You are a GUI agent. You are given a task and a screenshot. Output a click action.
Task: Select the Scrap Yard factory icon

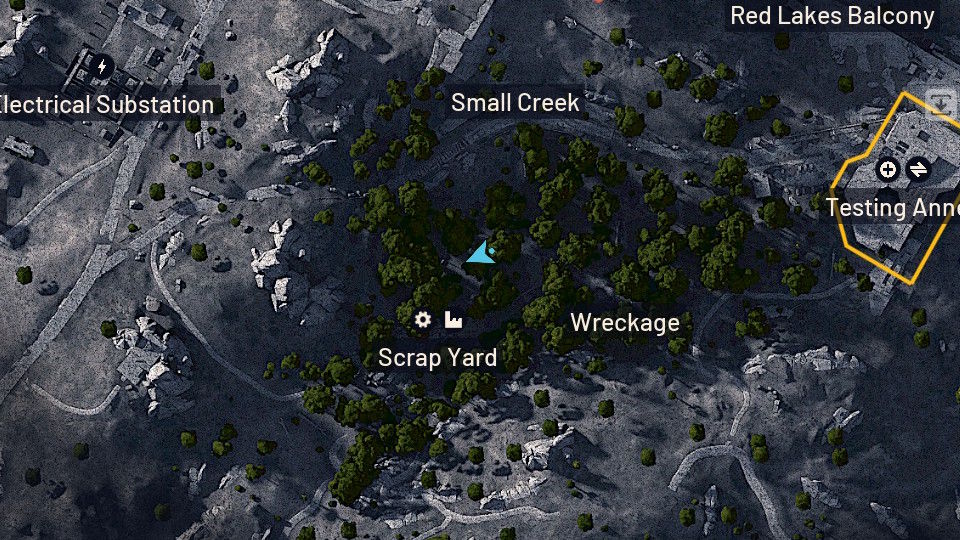453,320
